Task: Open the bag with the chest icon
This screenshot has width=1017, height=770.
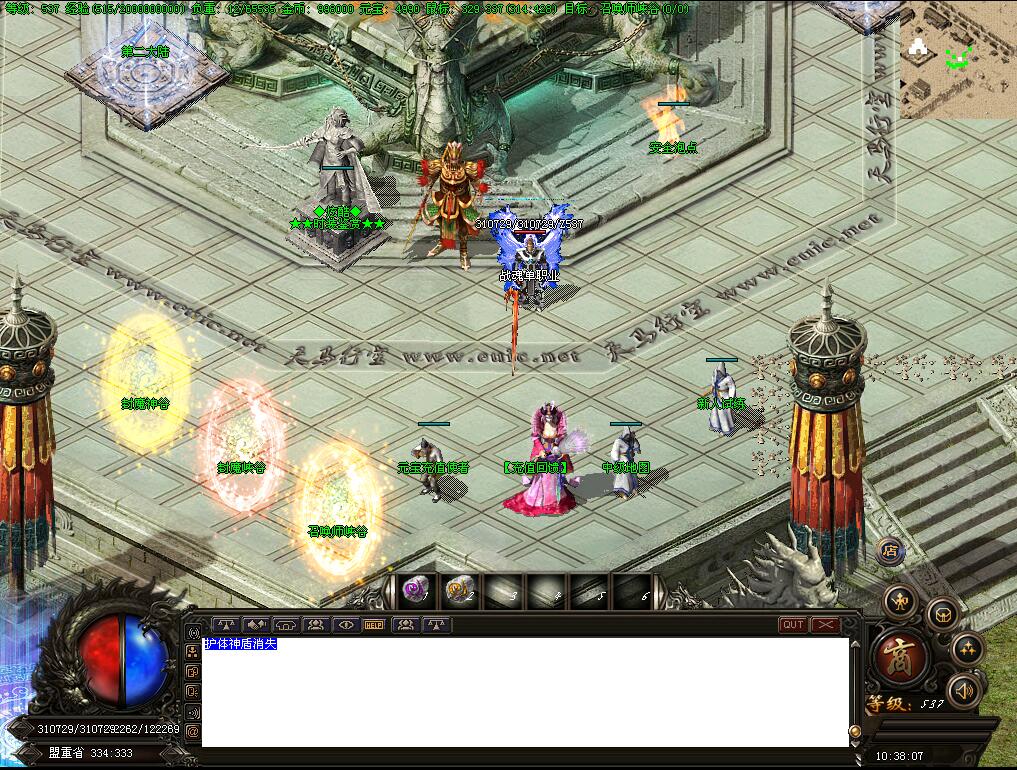Action: tap(942, 614)
